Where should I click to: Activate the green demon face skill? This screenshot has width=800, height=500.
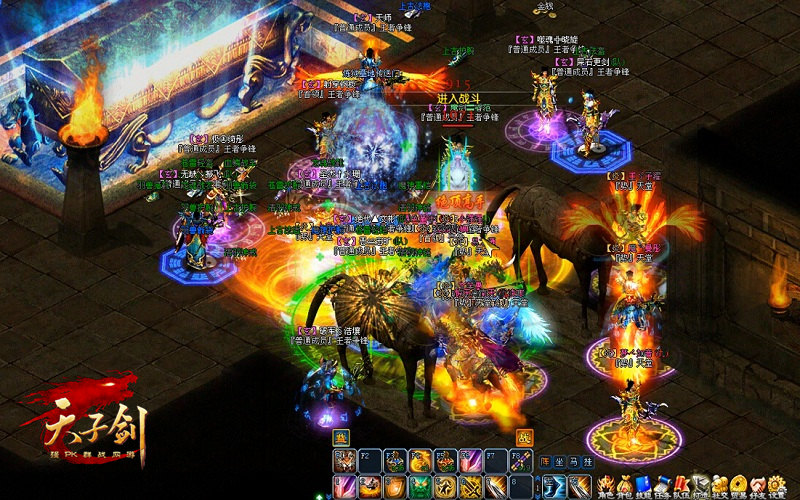click(x=420, y=486)
